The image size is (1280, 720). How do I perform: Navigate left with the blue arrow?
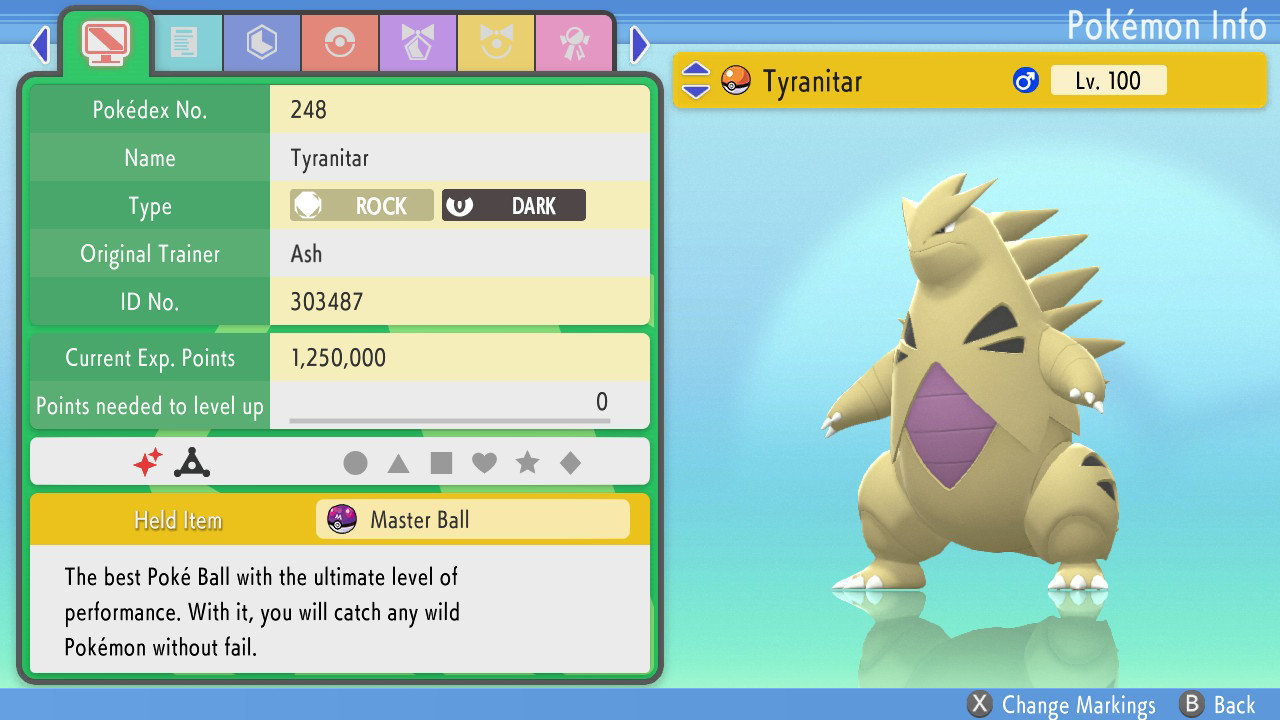(38, 45)
